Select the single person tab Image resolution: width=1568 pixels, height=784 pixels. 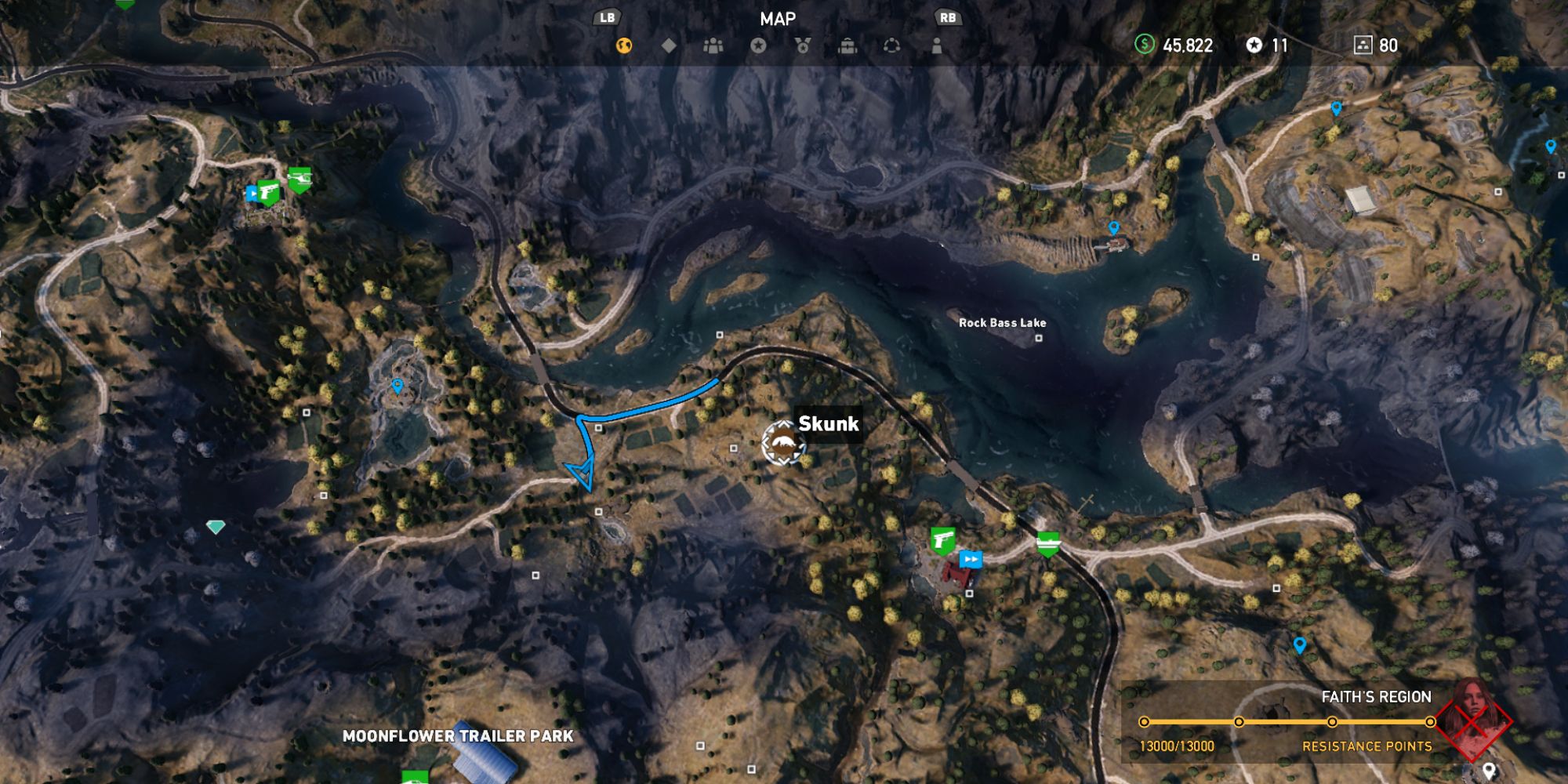[x=936, y=45]
